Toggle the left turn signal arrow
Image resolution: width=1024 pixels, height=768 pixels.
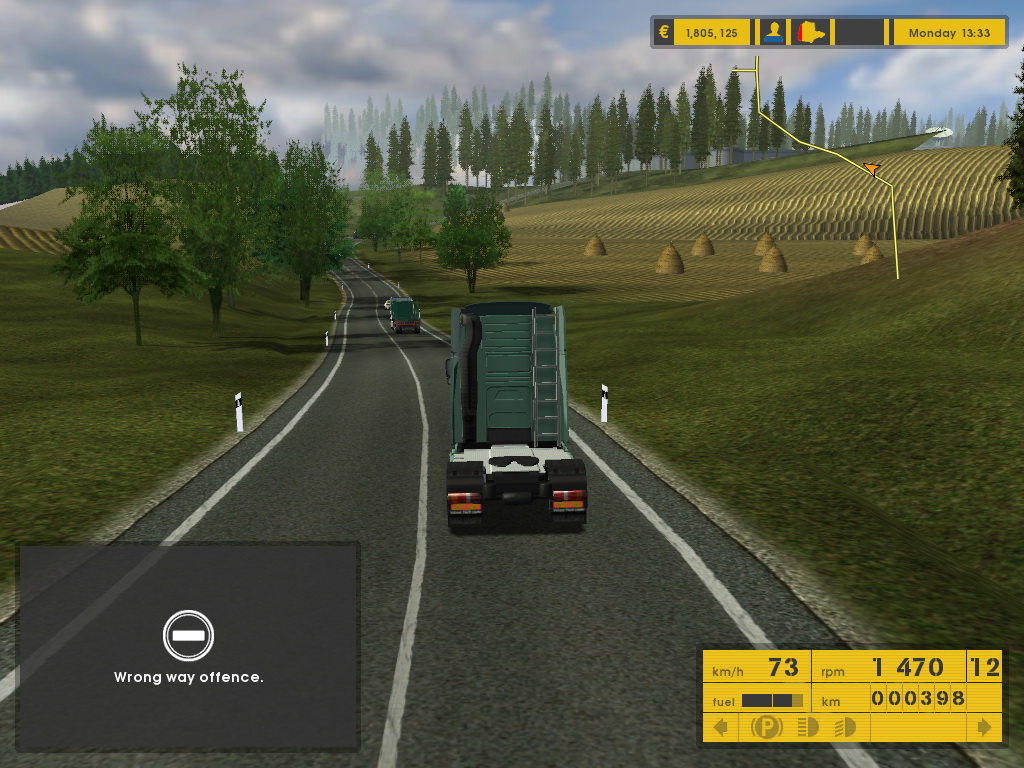720,727
